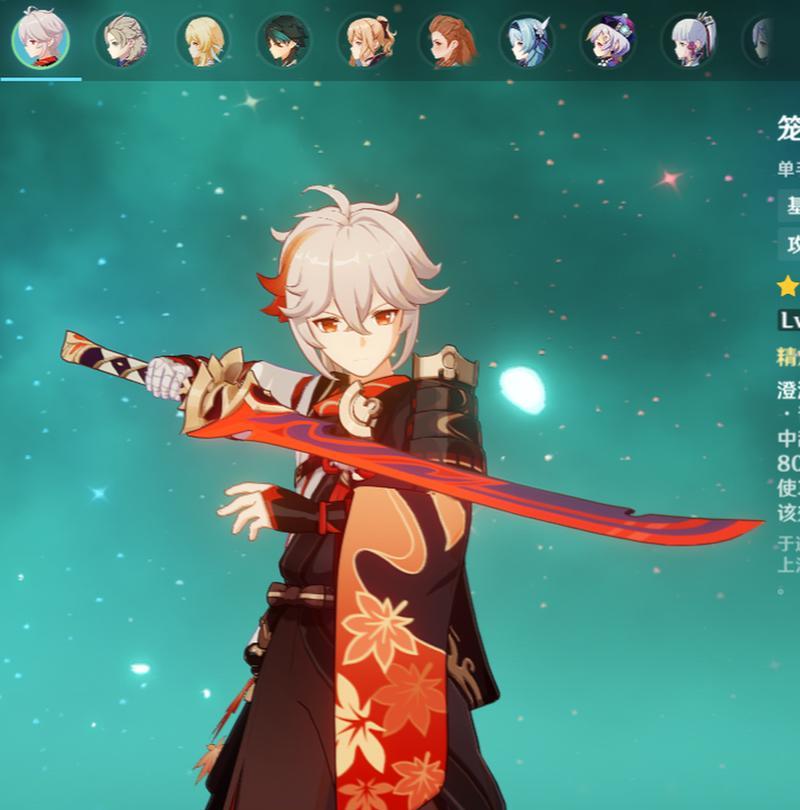Choose the purple-hat Qiqi portrait

[609, 40]
